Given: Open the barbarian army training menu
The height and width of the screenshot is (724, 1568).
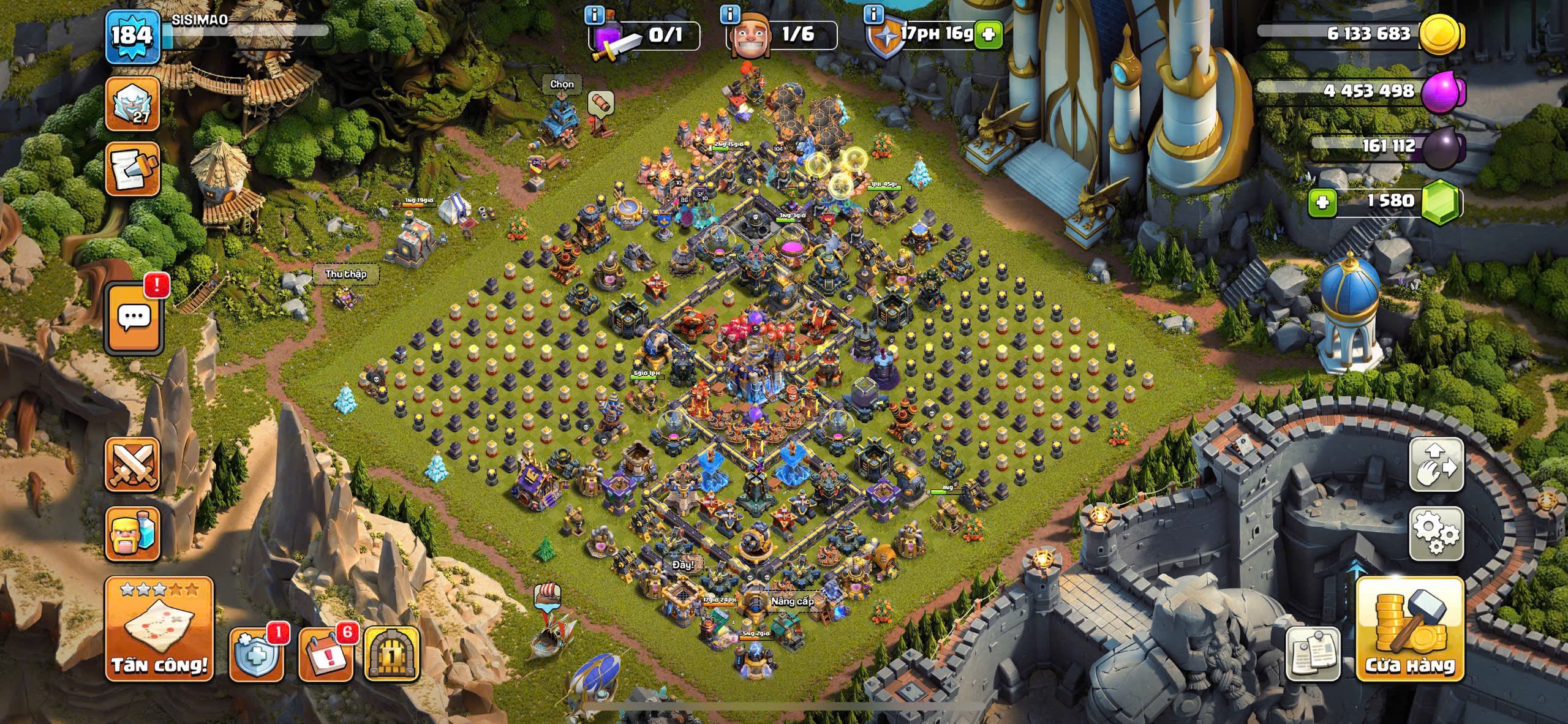Looking at the screenshot, I should [133, 533].
